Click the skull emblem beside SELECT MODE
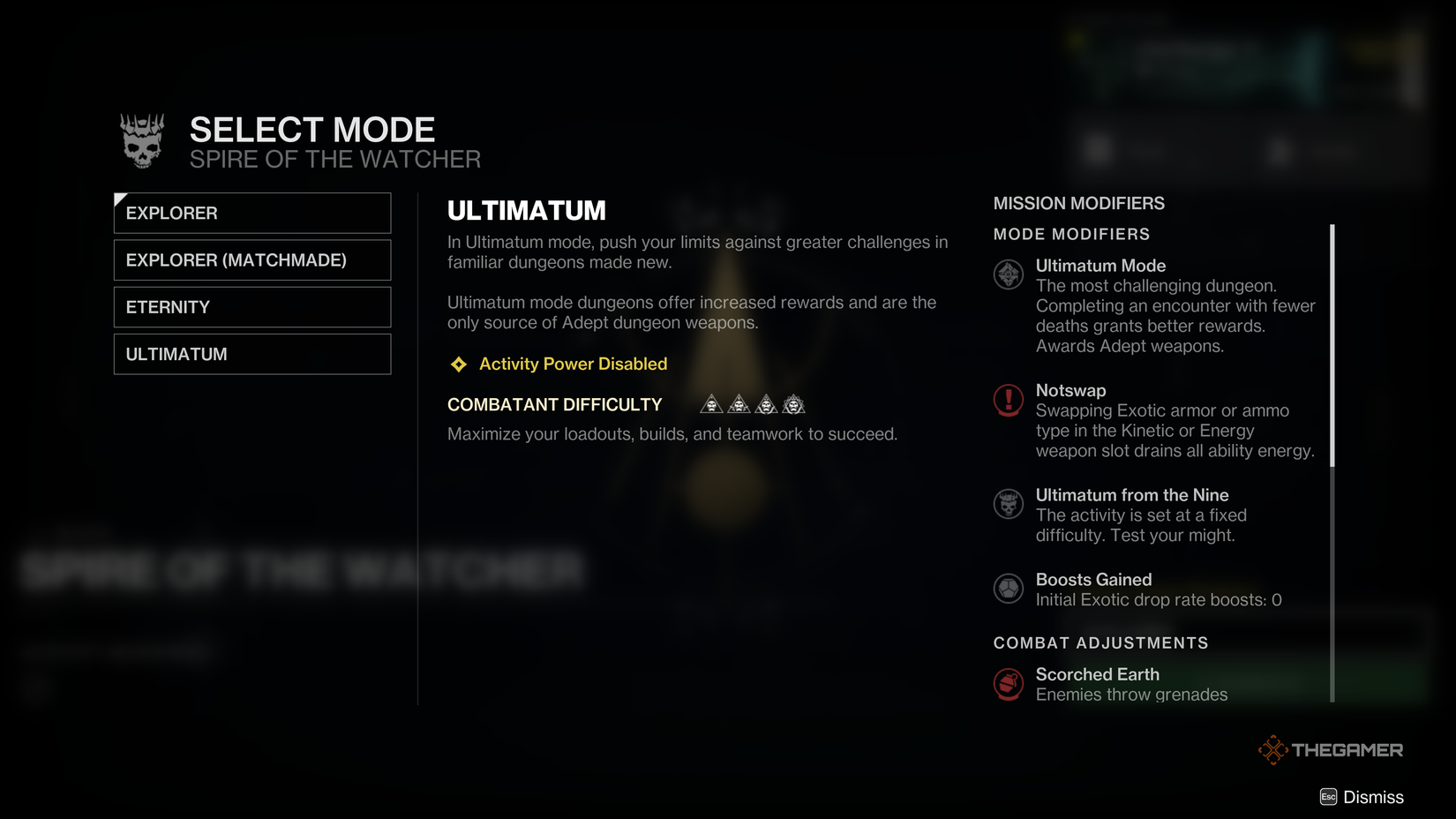Image resolution: width=1456 pixels, height=819 pixels. [141, 139]
